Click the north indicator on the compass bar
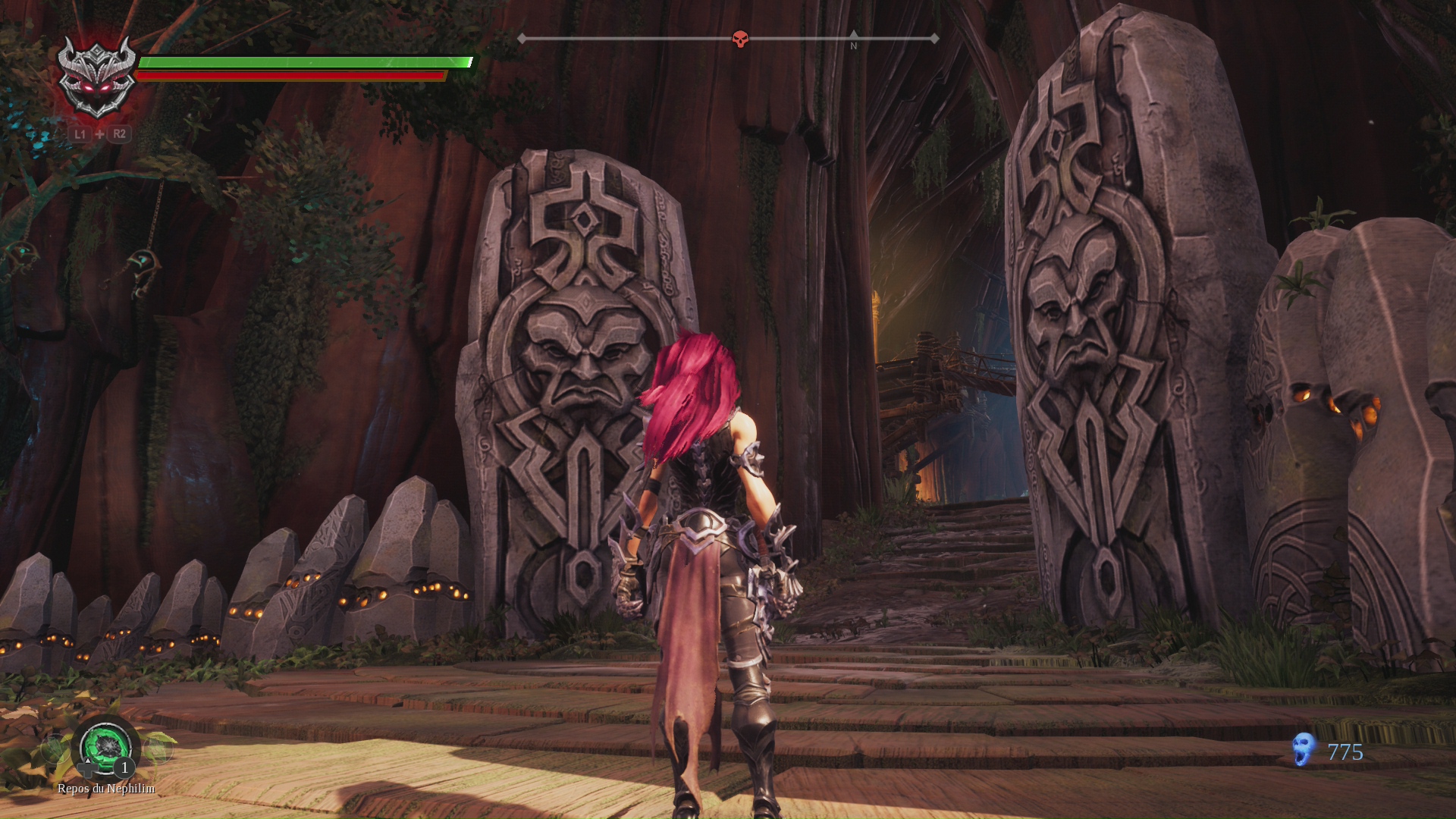Screen dimensions: 1456x819 (853, 41)
